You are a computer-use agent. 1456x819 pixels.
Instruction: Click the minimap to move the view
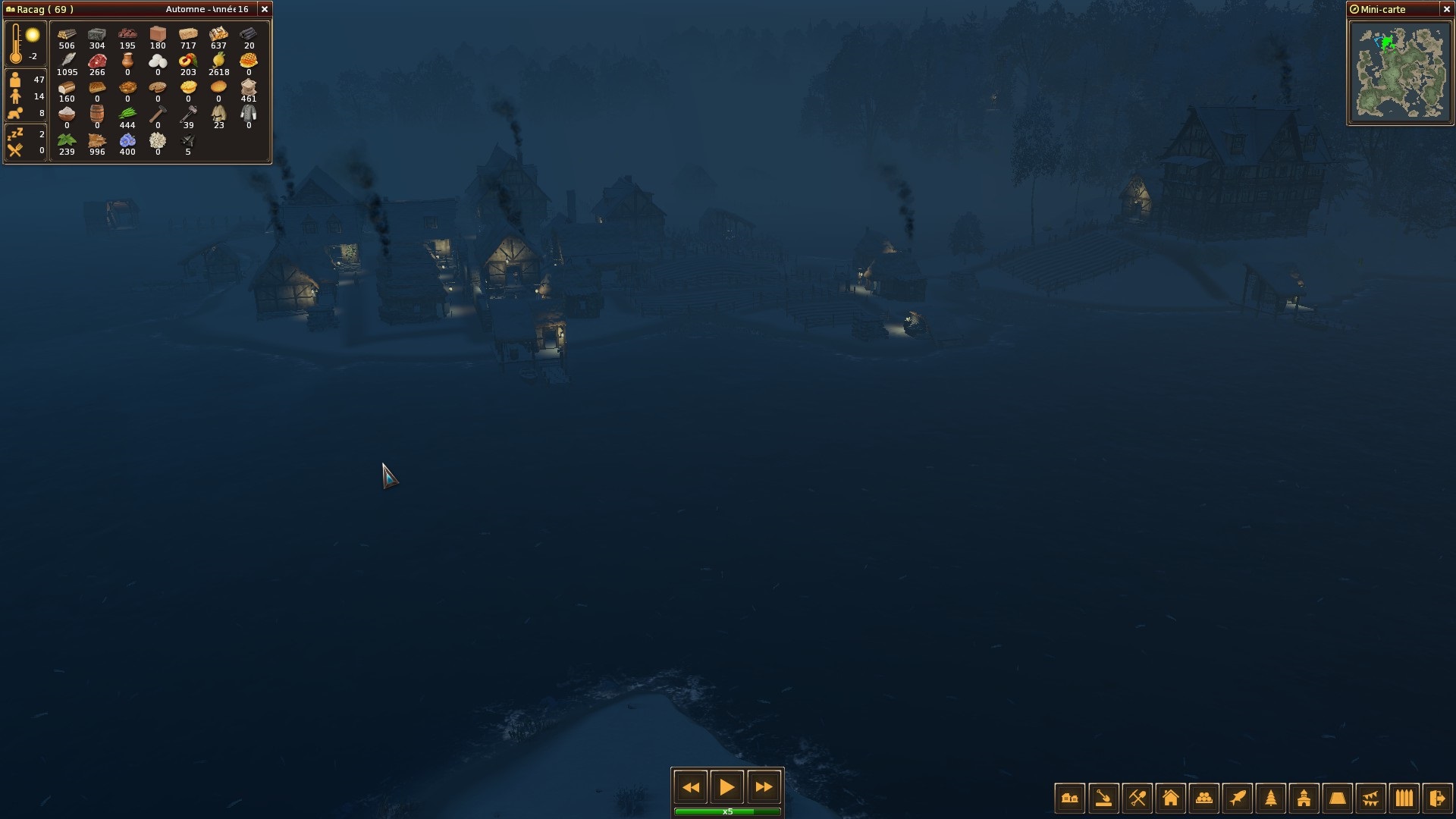(1399, 72)
